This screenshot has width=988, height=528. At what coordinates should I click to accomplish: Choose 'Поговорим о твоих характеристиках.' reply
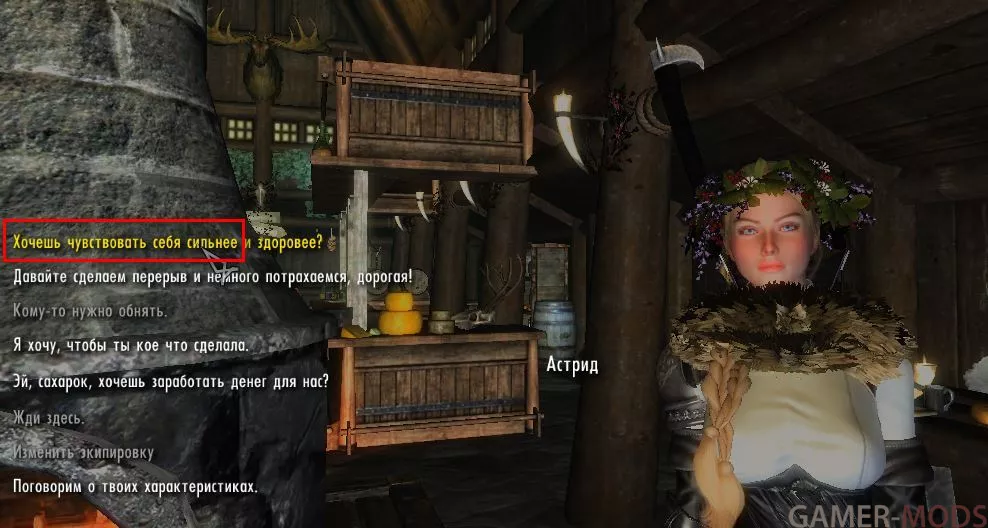pos(135,488)
